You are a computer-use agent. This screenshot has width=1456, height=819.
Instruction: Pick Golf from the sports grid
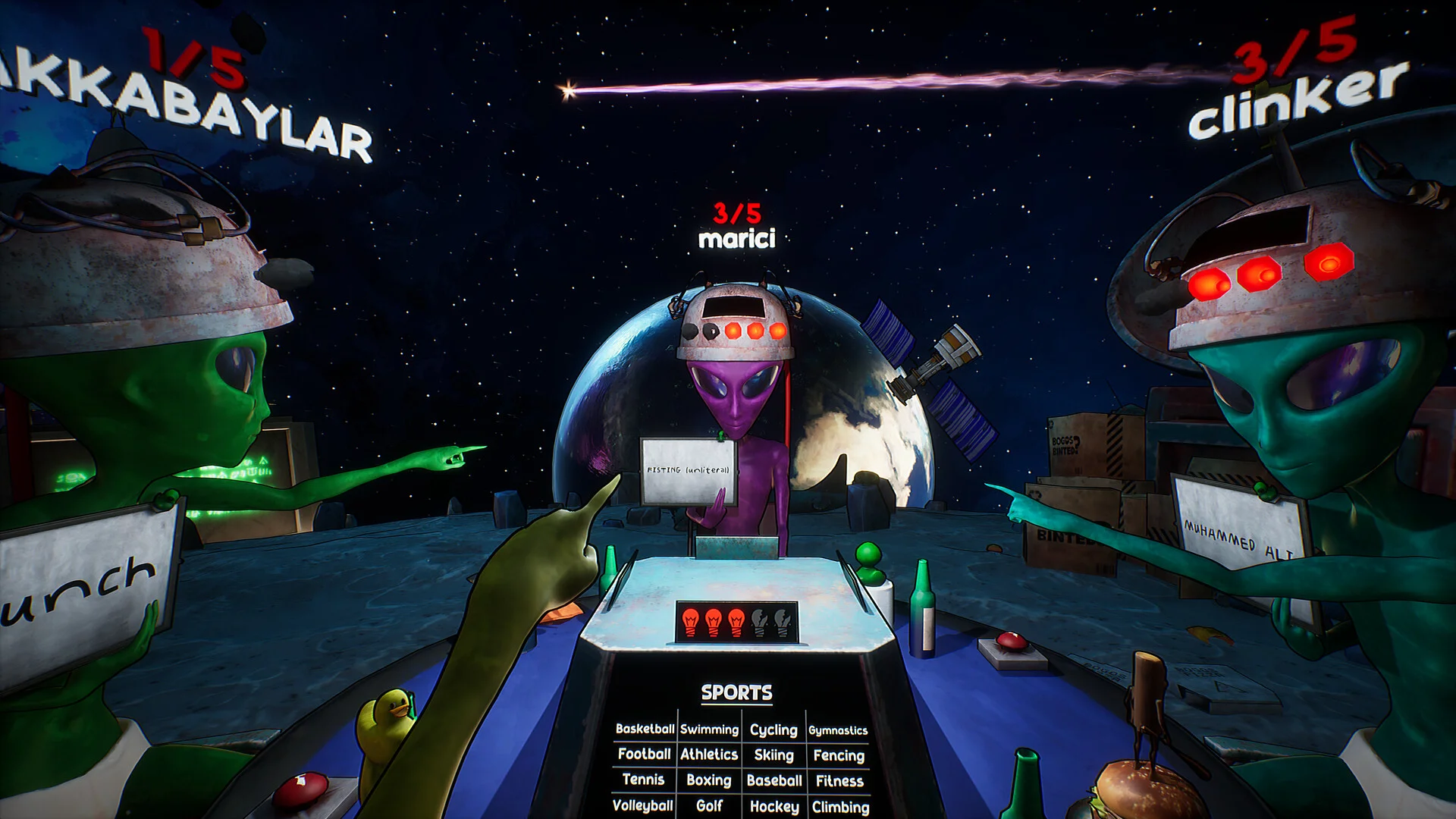[708, 806]
